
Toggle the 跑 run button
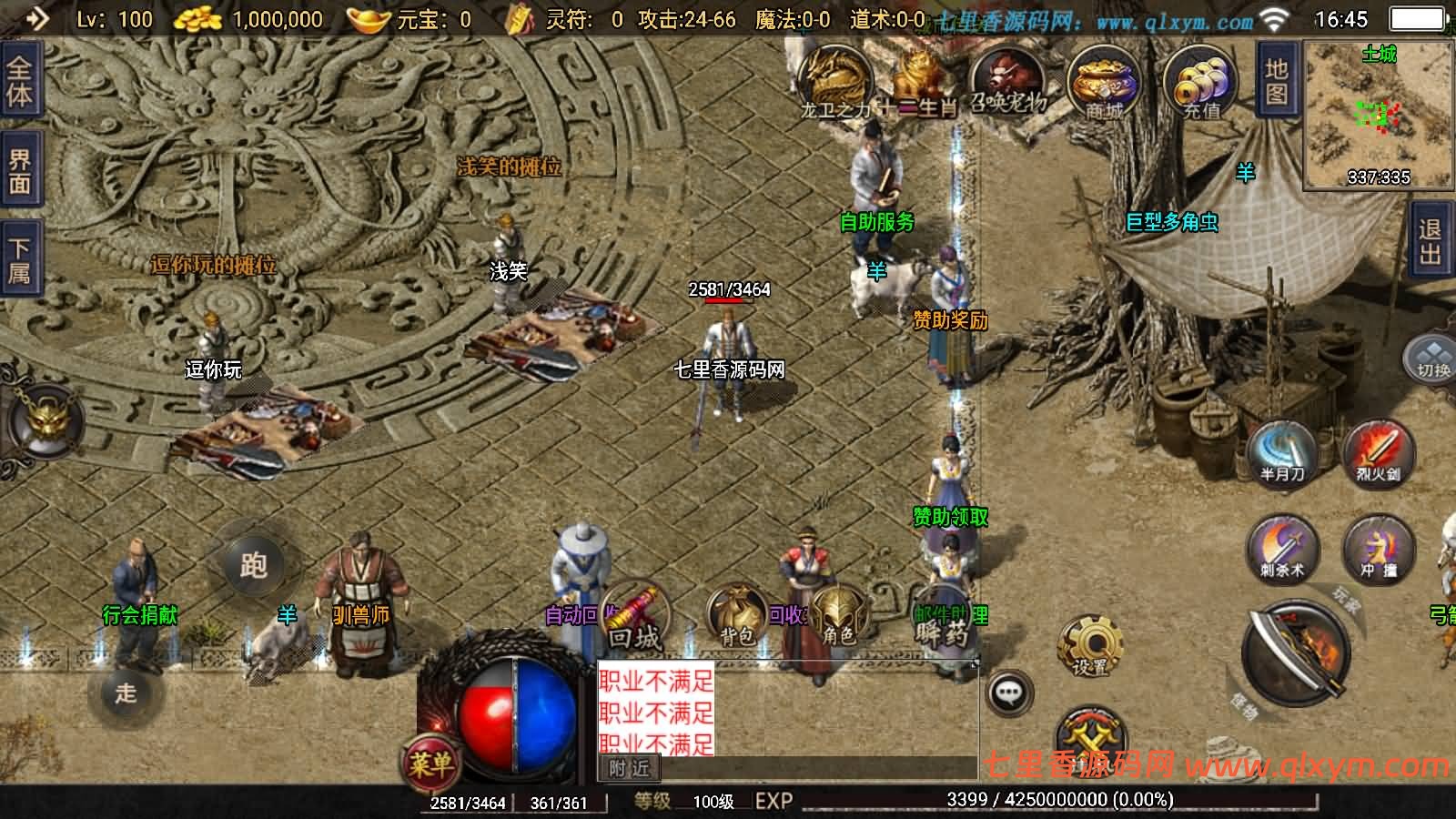pos(253,565)
